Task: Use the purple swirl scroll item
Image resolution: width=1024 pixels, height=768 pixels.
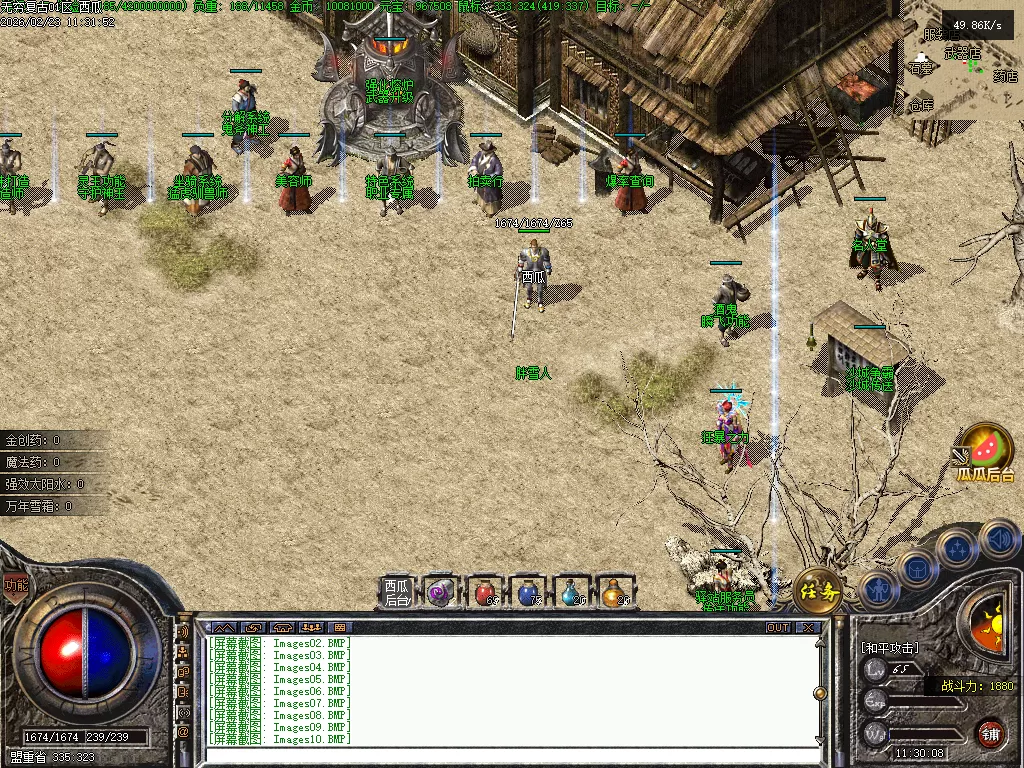Action: [x=441, y=593]
